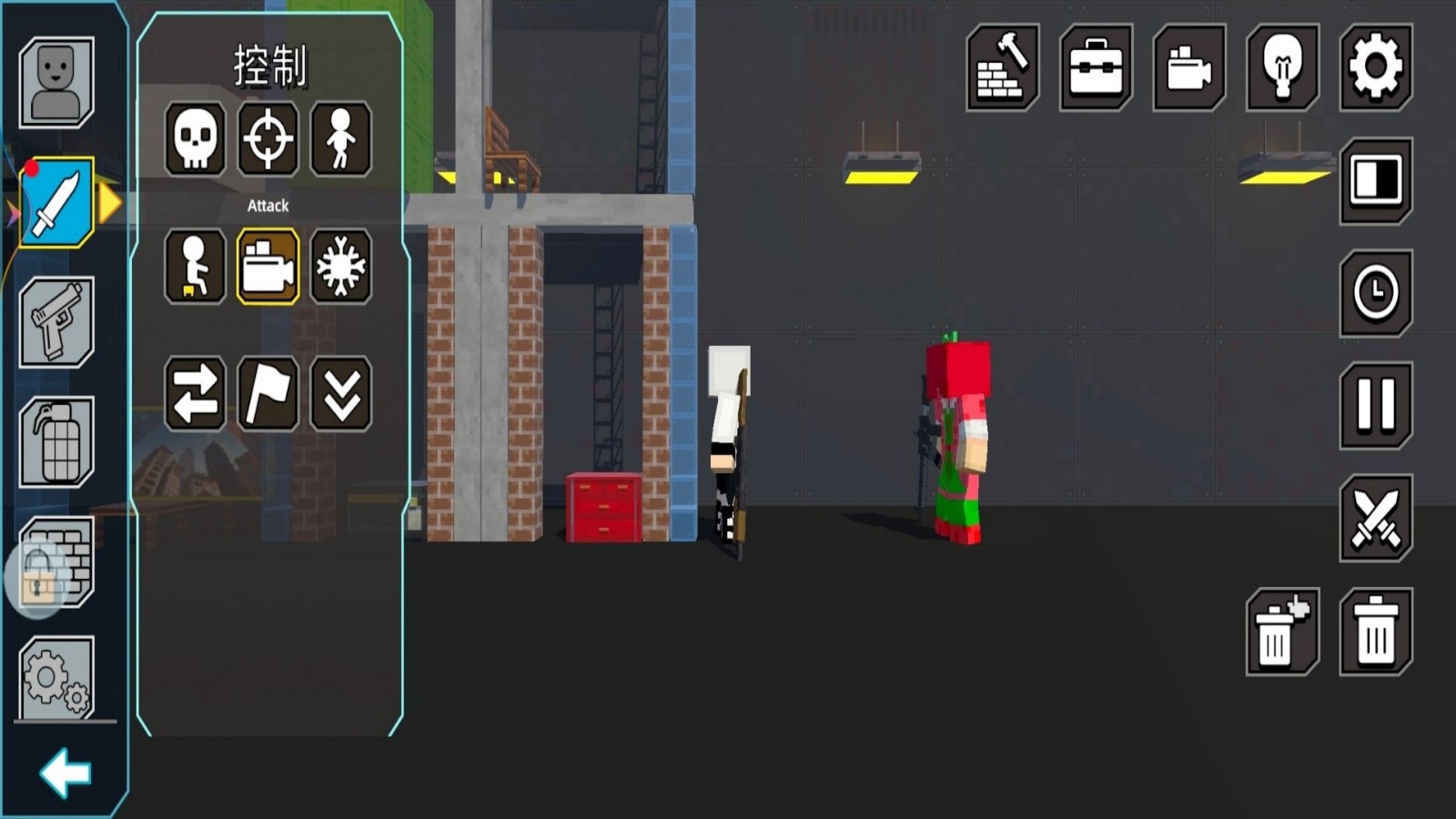This screenshot has width=1456, height=819.
Task: Click the swap arrows control
Action: [195, 394]
